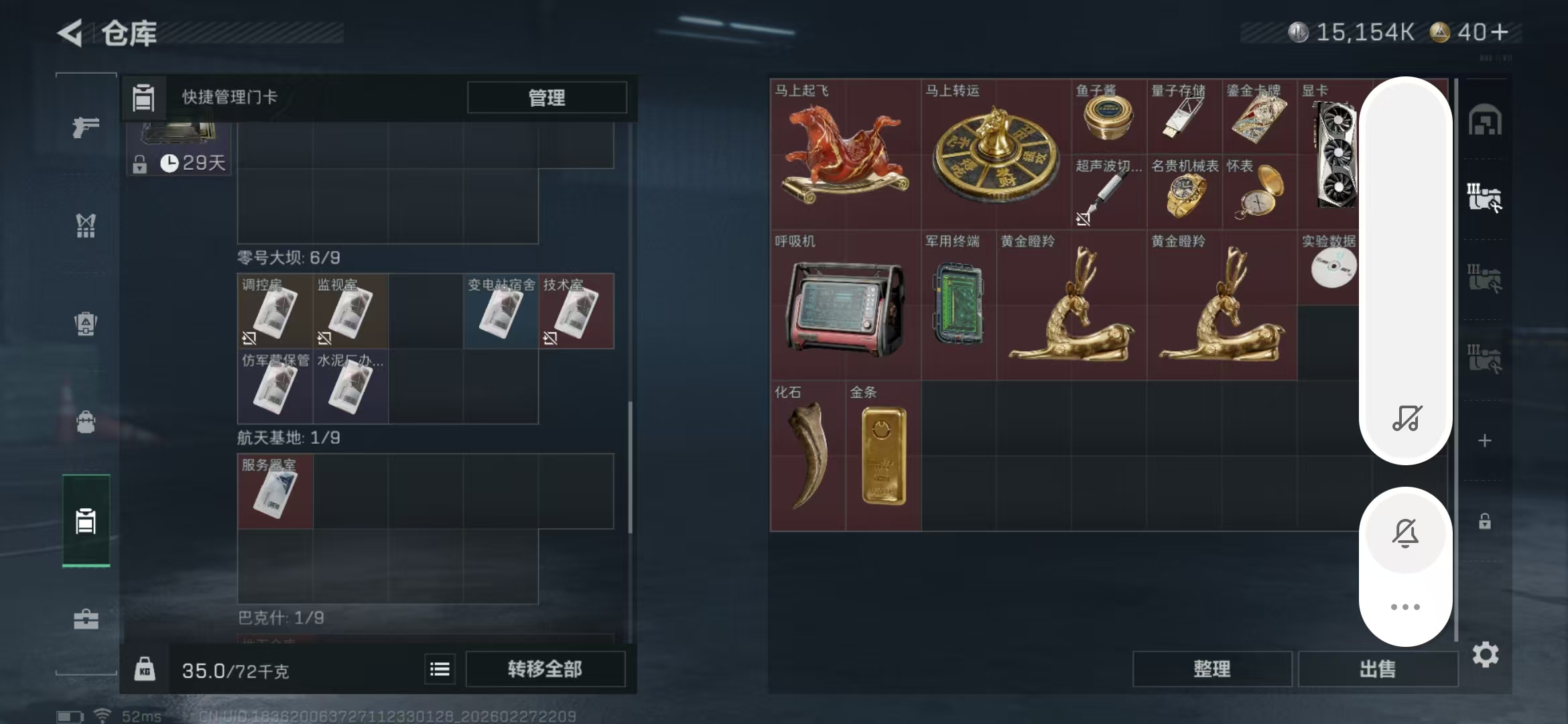Select the weapons tab in the left sidebar
Viewport: 1568px width, 724px height.
[85, 126]
